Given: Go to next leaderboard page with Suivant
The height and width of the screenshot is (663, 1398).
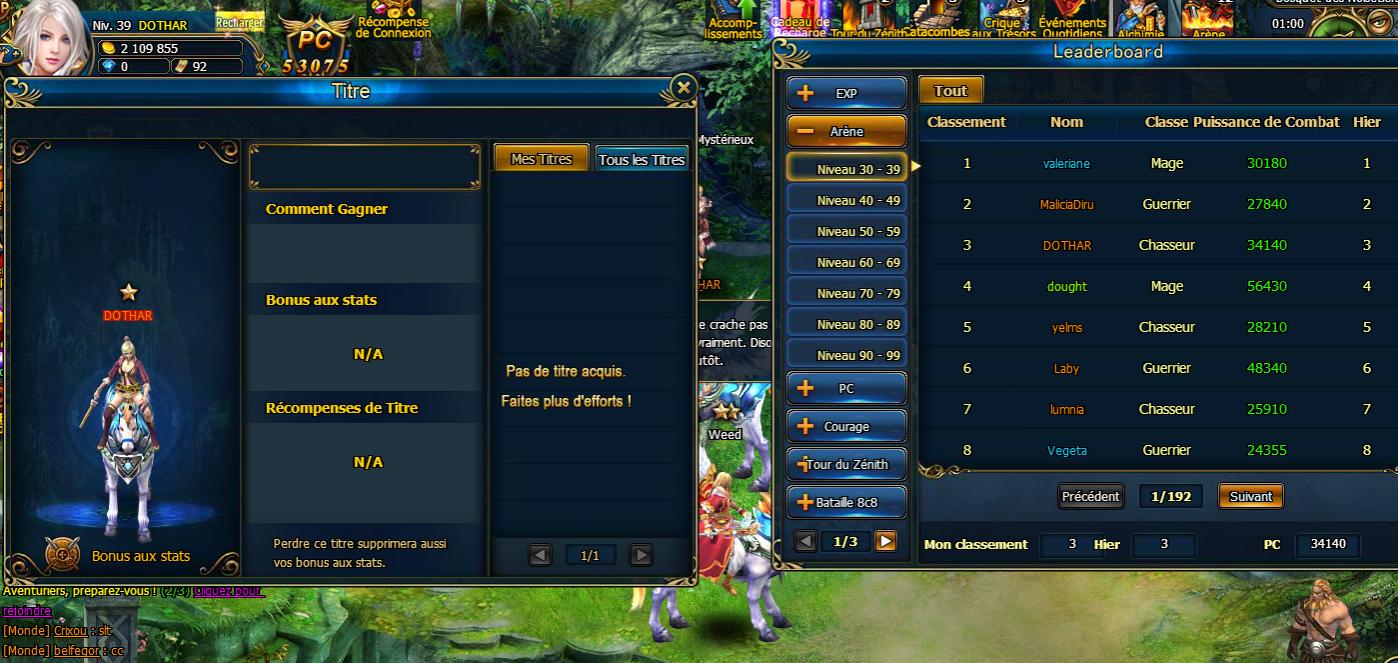Looking at the screenshot, I should tap(1250, 496).
